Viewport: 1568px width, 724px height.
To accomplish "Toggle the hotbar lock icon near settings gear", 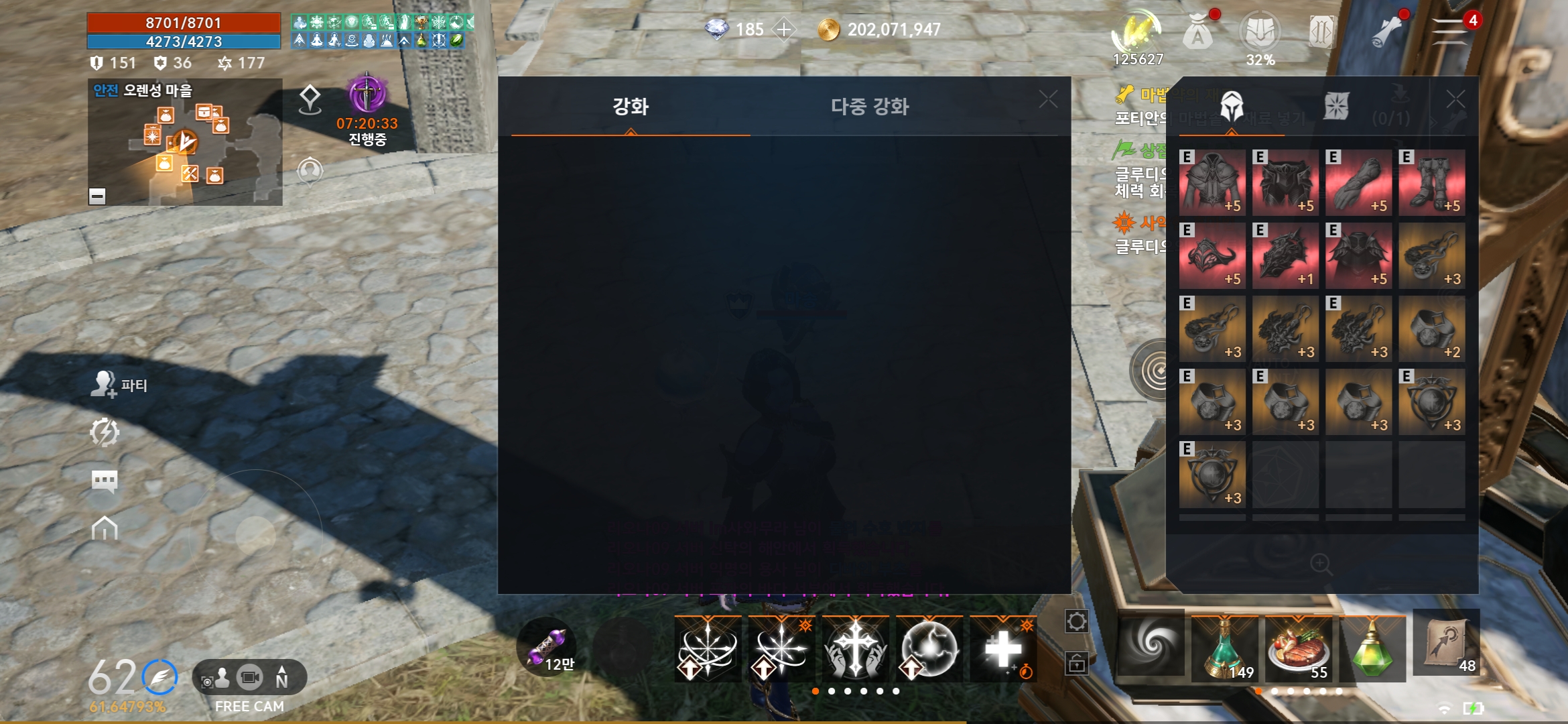I will pos(1077,665).
